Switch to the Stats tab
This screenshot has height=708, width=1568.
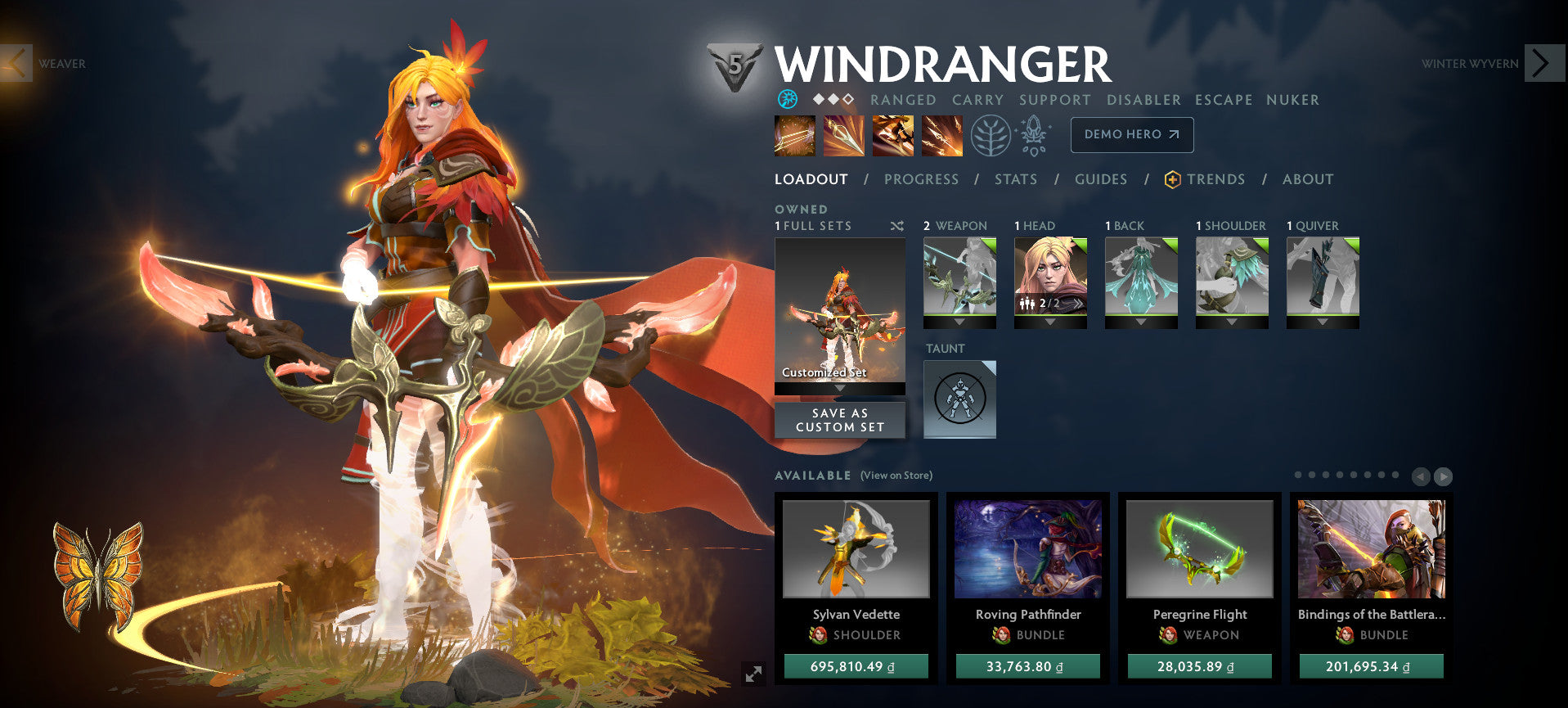click(1015, 179)
